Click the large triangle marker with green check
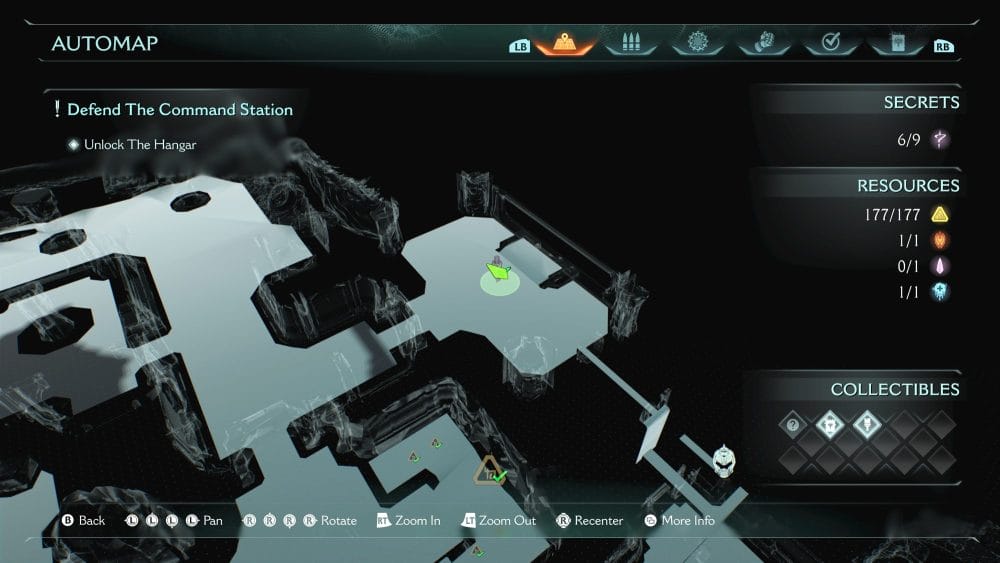Image resolution: width=1000 pixels, height=563 pixels. [491, 470]
